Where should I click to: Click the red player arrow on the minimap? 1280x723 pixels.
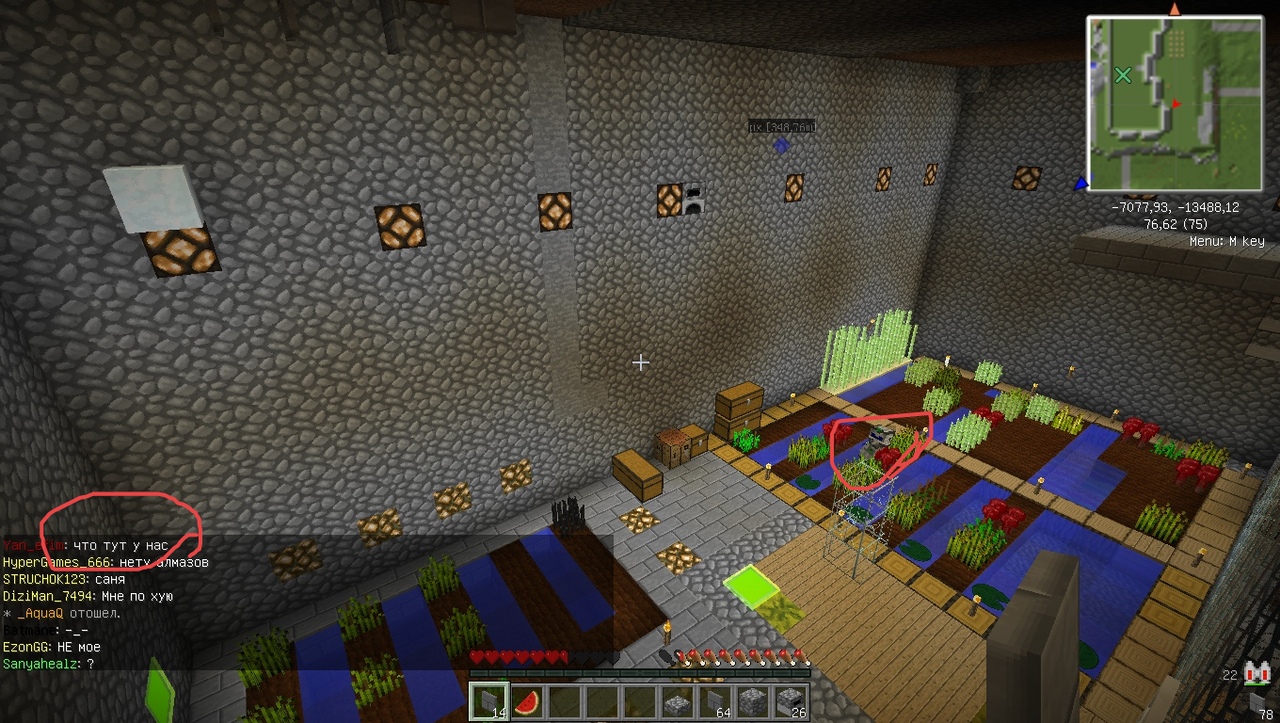(1176, 103)
